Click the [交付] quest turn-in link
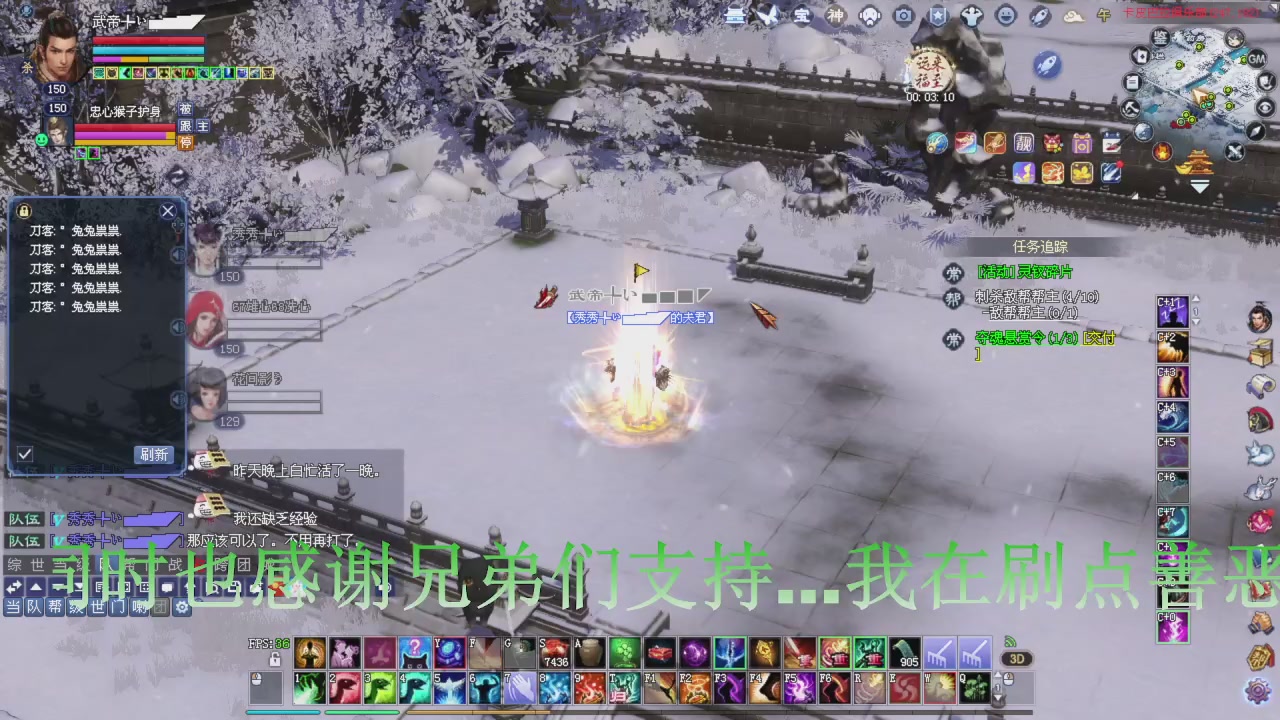Screen dimensions: 1280x720 tap(1100, 338)
